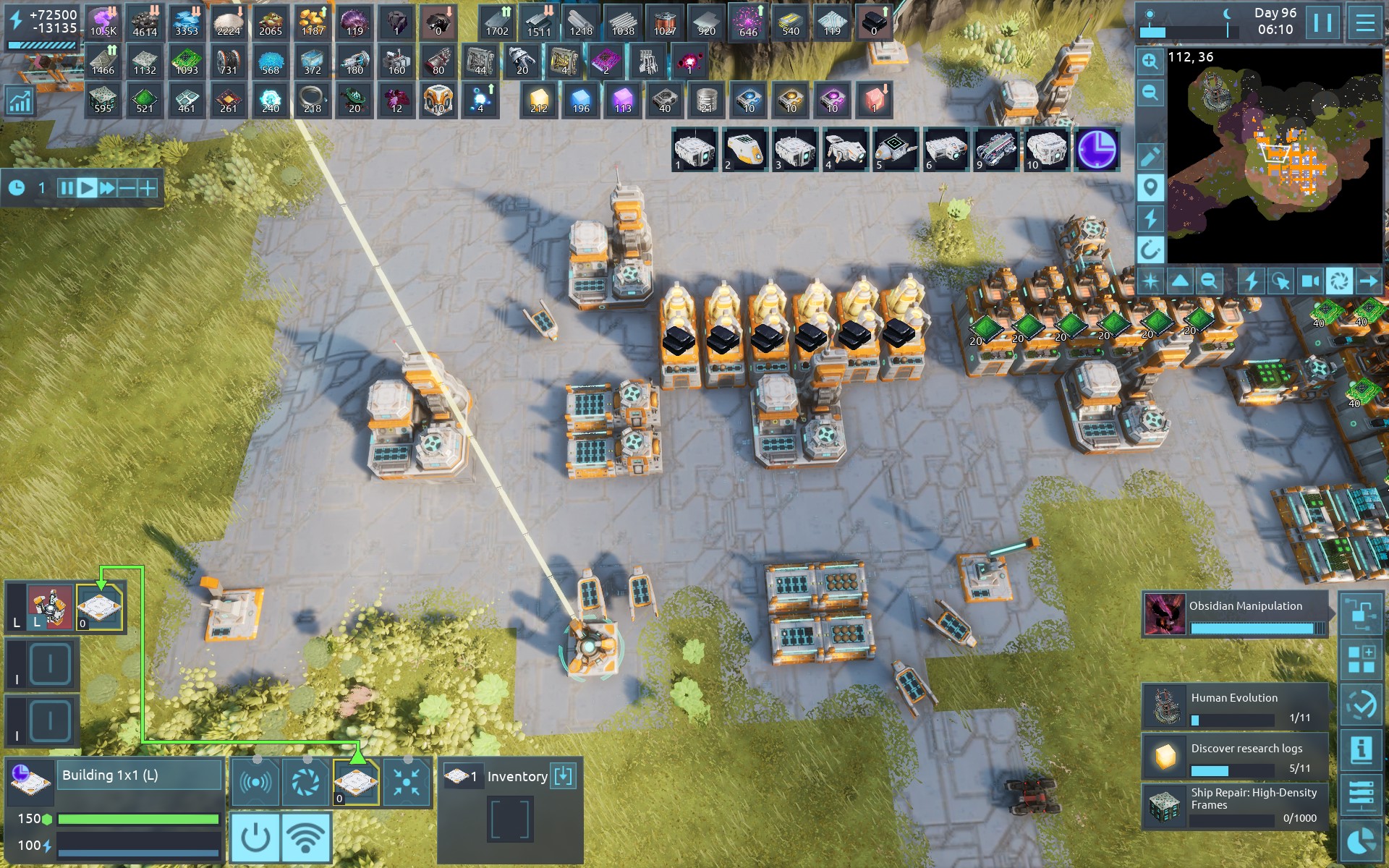Set game speed to normal play
This screenshot has height=868, width=1389.
click(87, 189)
